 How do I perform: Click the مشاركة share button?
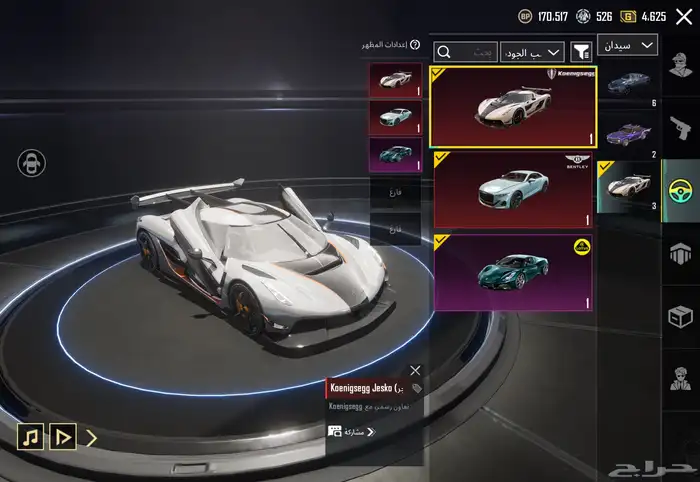(351, 432)
